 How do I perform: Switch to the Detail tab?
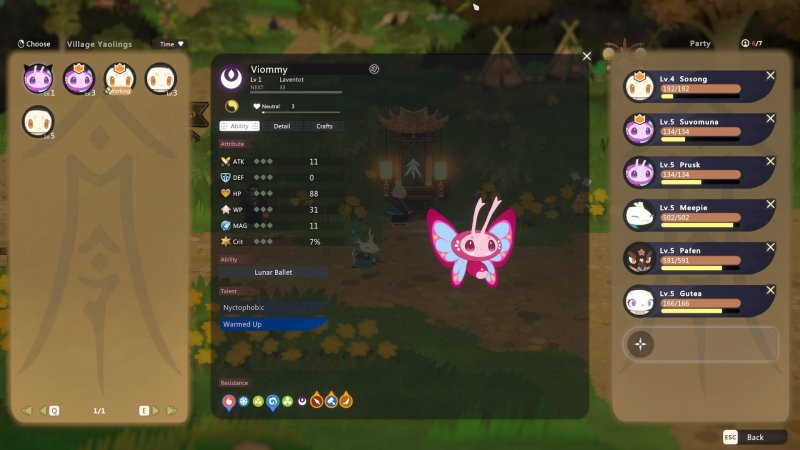[281, 126]
